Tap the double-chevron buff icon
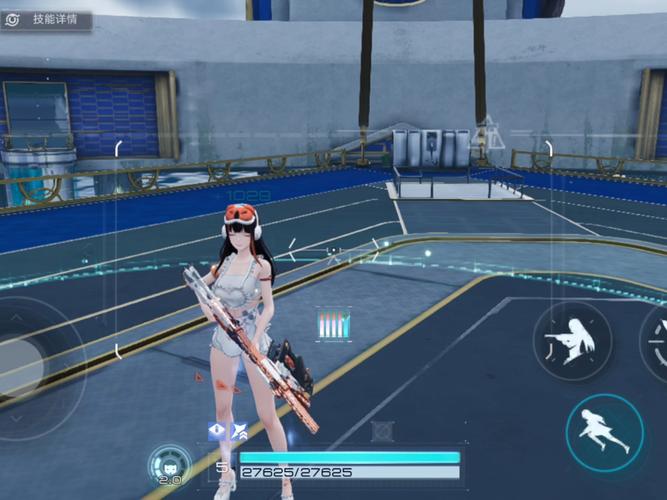 [x=240, y=431]
